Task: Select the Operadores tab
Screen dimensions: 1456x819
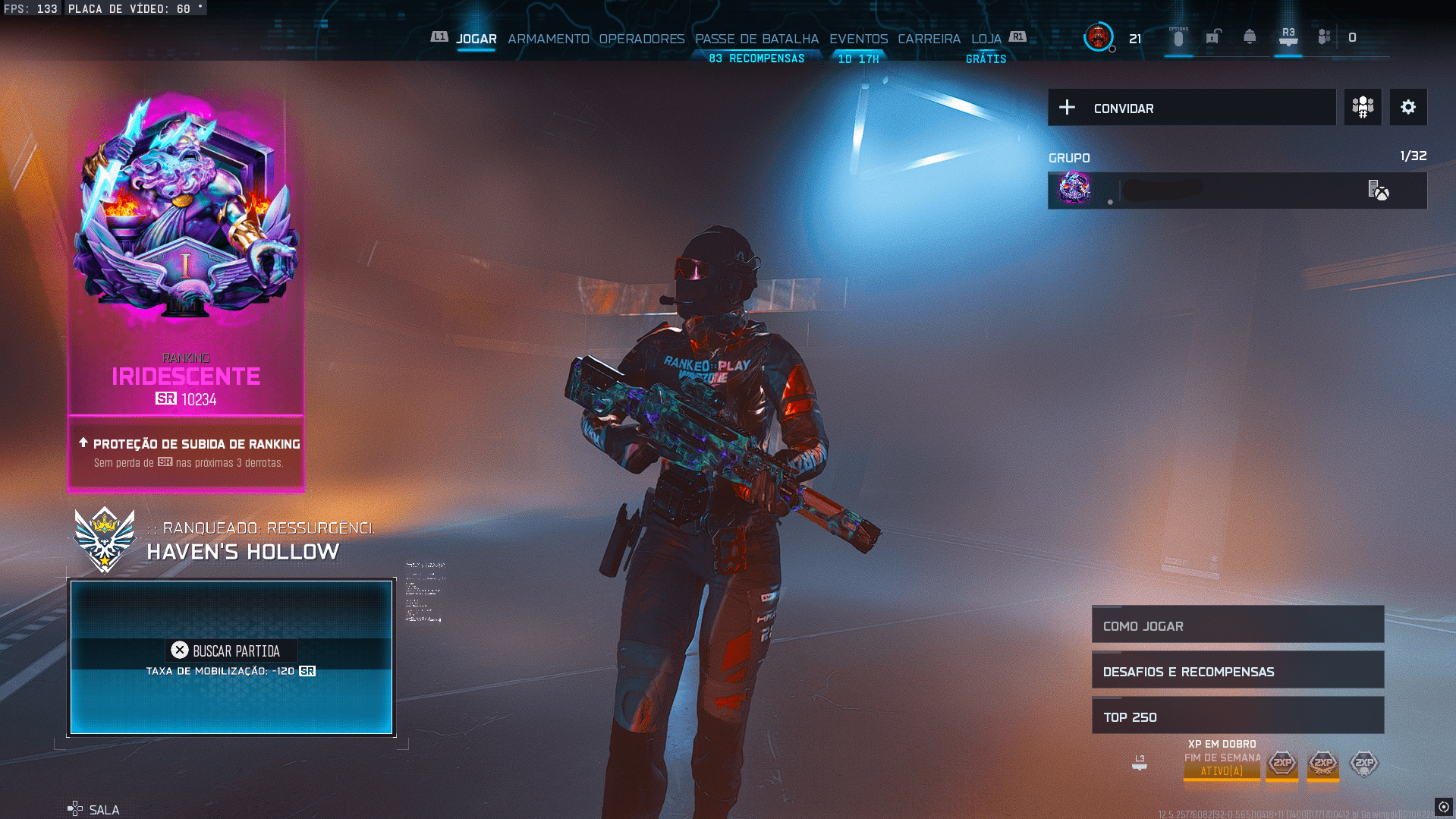Action: [641, 39]
